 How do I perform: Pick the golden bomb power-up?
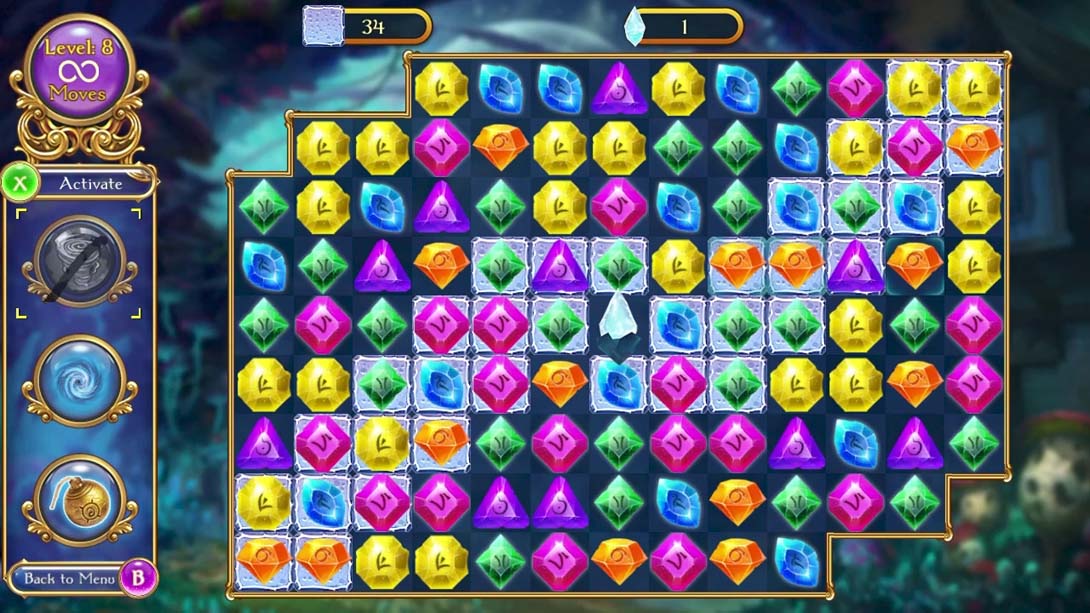[79, 500]
